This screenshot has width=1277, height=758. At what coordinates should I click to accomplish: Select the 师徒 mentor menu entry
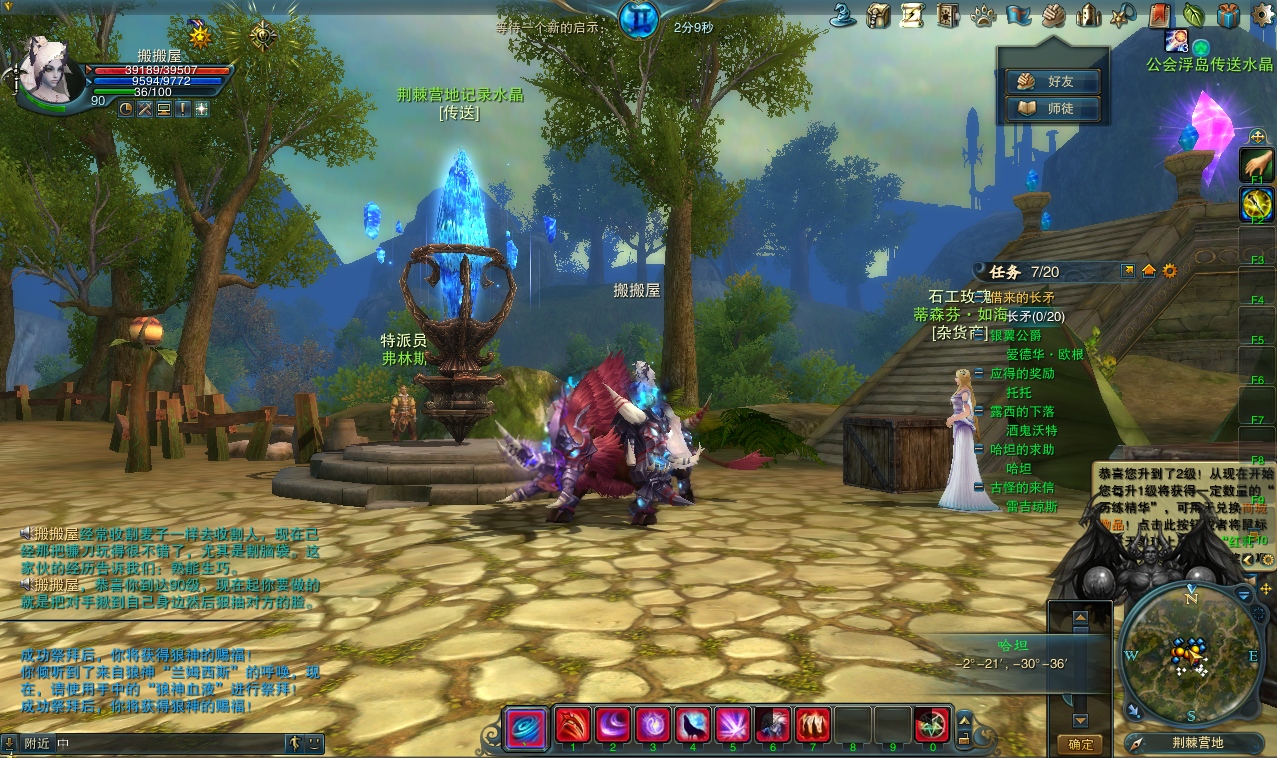(1053, 108)
